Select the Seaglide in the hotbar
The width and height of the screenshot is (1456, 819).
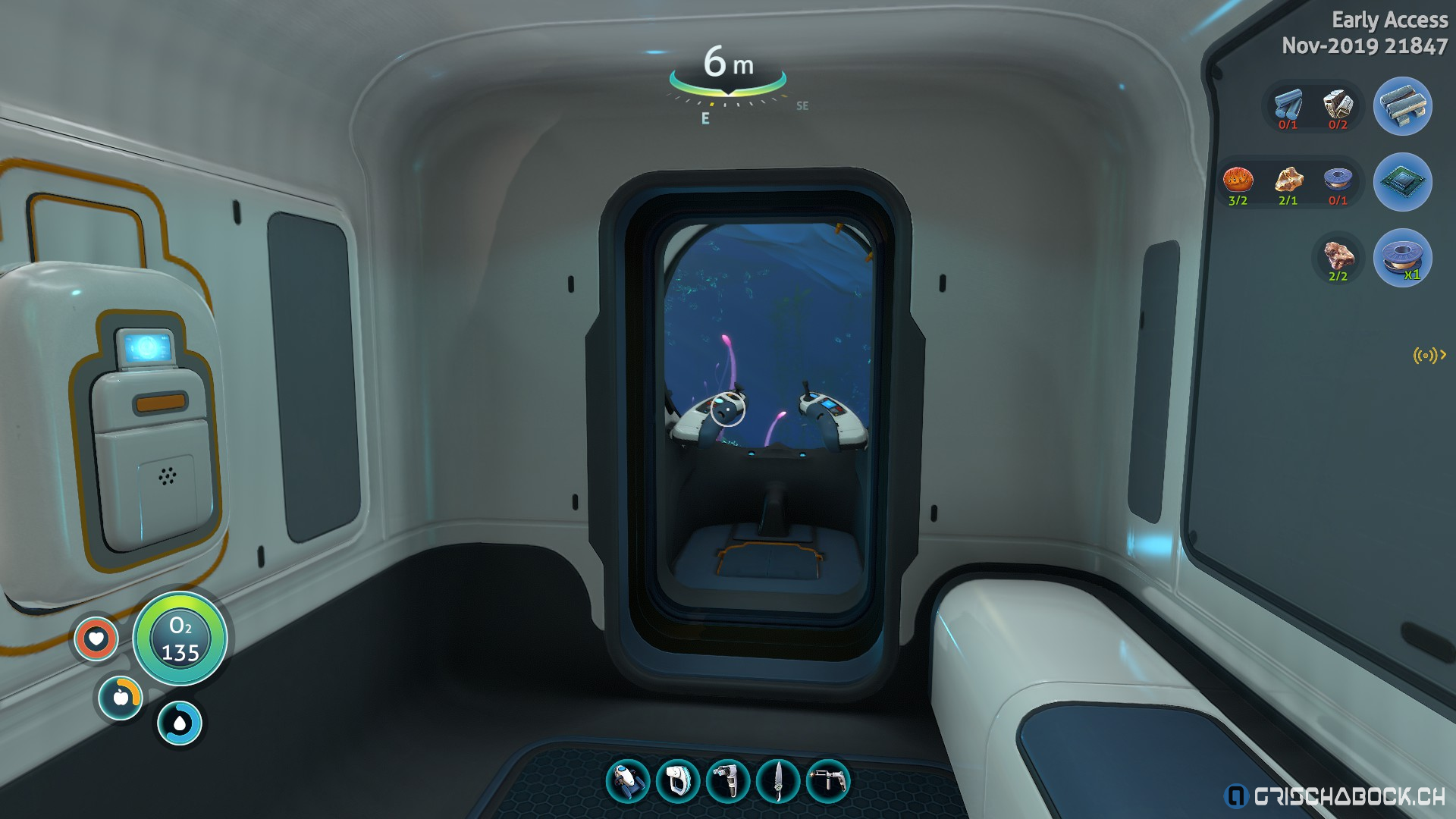tap(628, 781)
